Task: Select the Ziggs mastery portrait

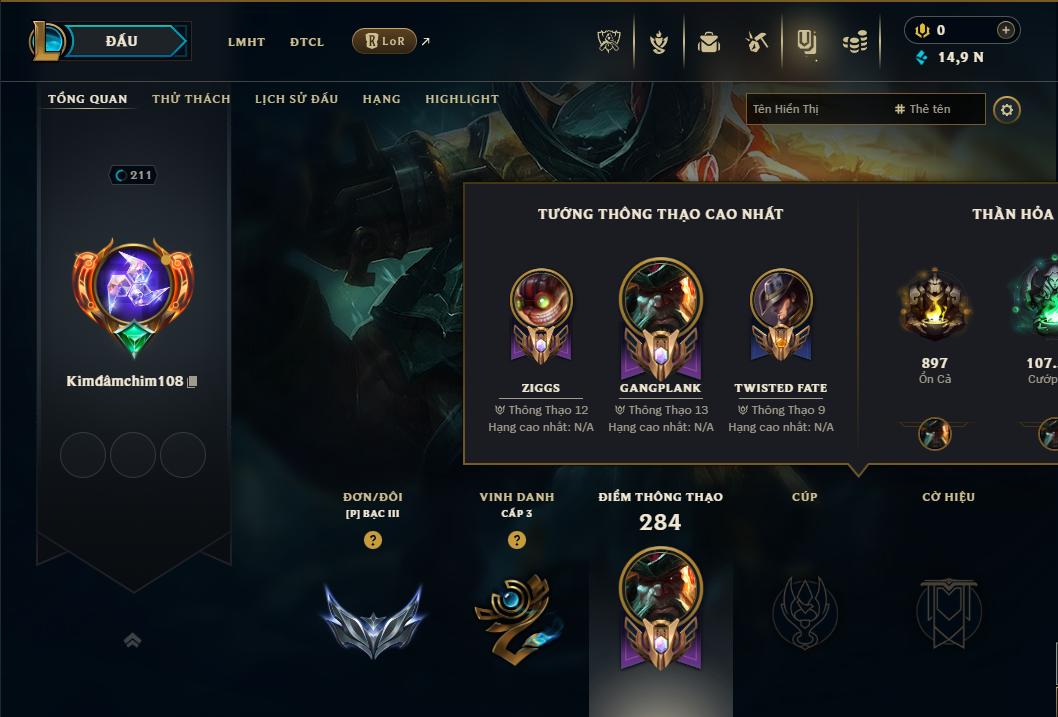Action: [541, 301]
